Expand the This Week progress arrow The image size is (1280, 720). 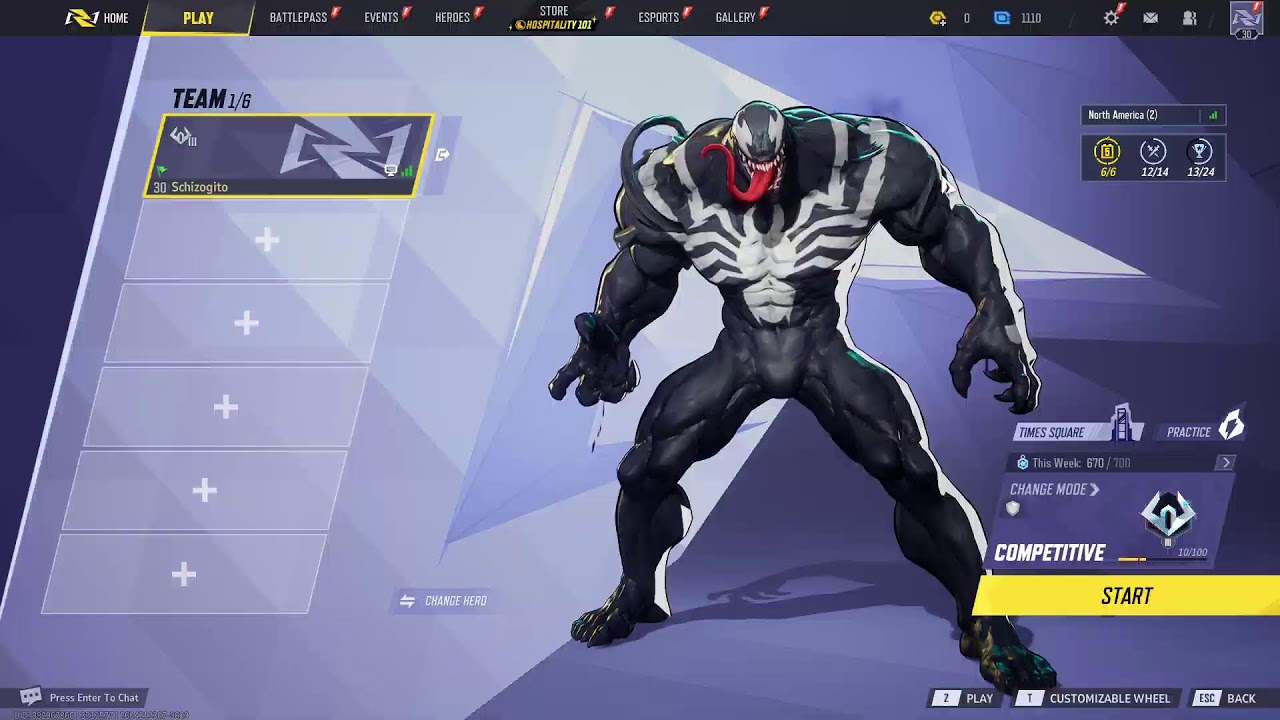click(x=1226, y=463)
